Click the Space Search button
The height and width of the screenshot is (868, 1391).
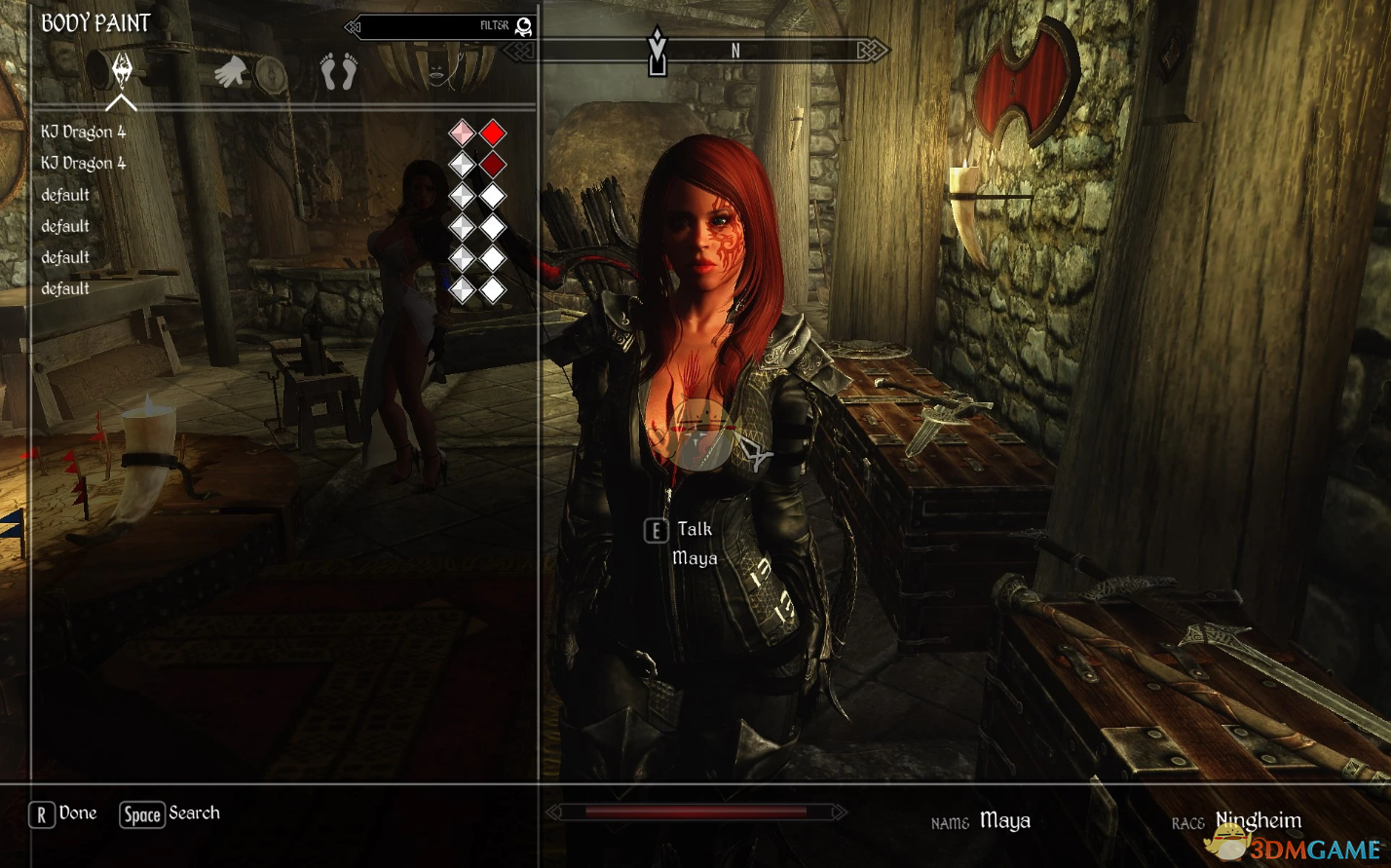[x=168, y=813]
